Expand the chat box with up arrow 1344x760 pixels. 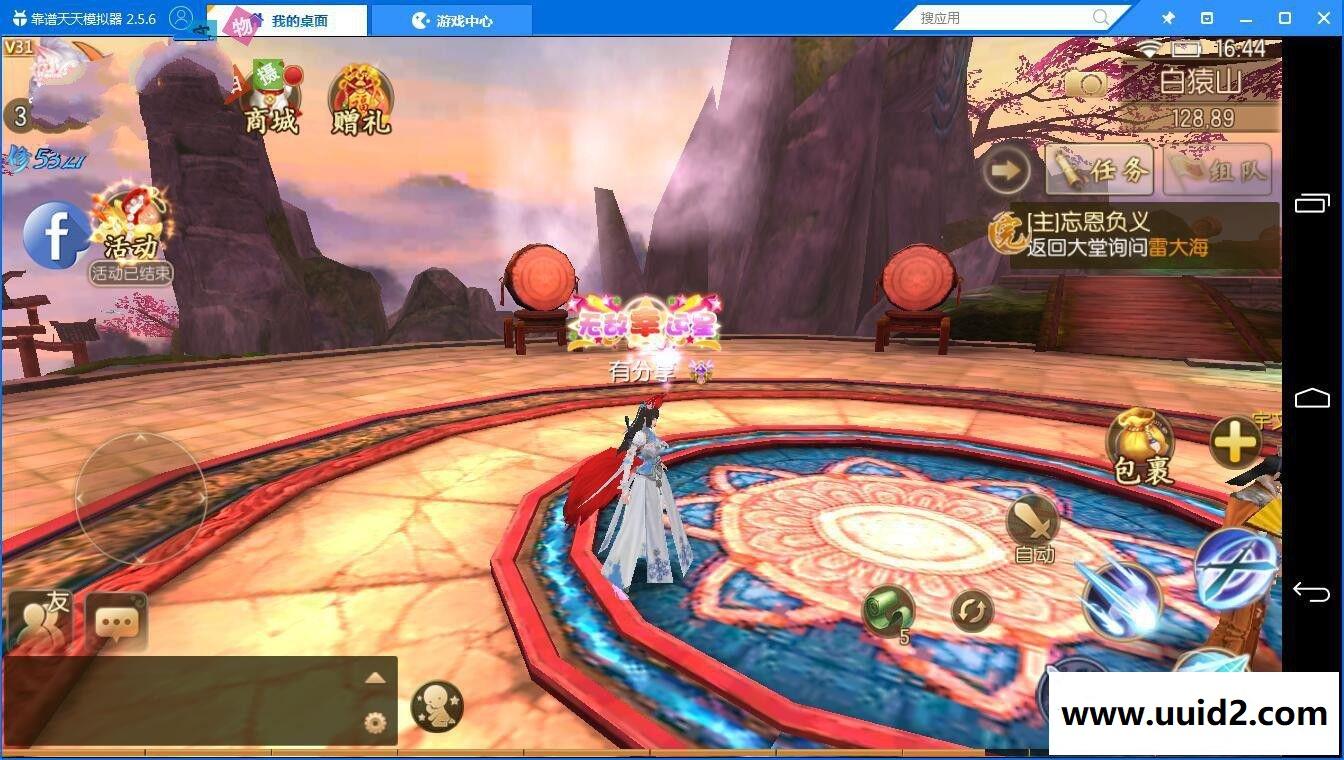[375, 678]
